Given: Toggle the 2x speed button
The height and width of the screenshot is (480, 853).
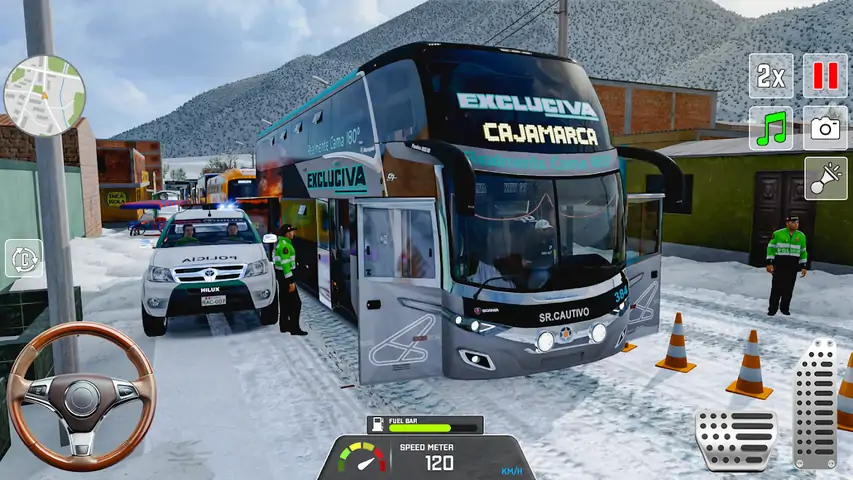Looking at the screenshot, I should 771,76.
